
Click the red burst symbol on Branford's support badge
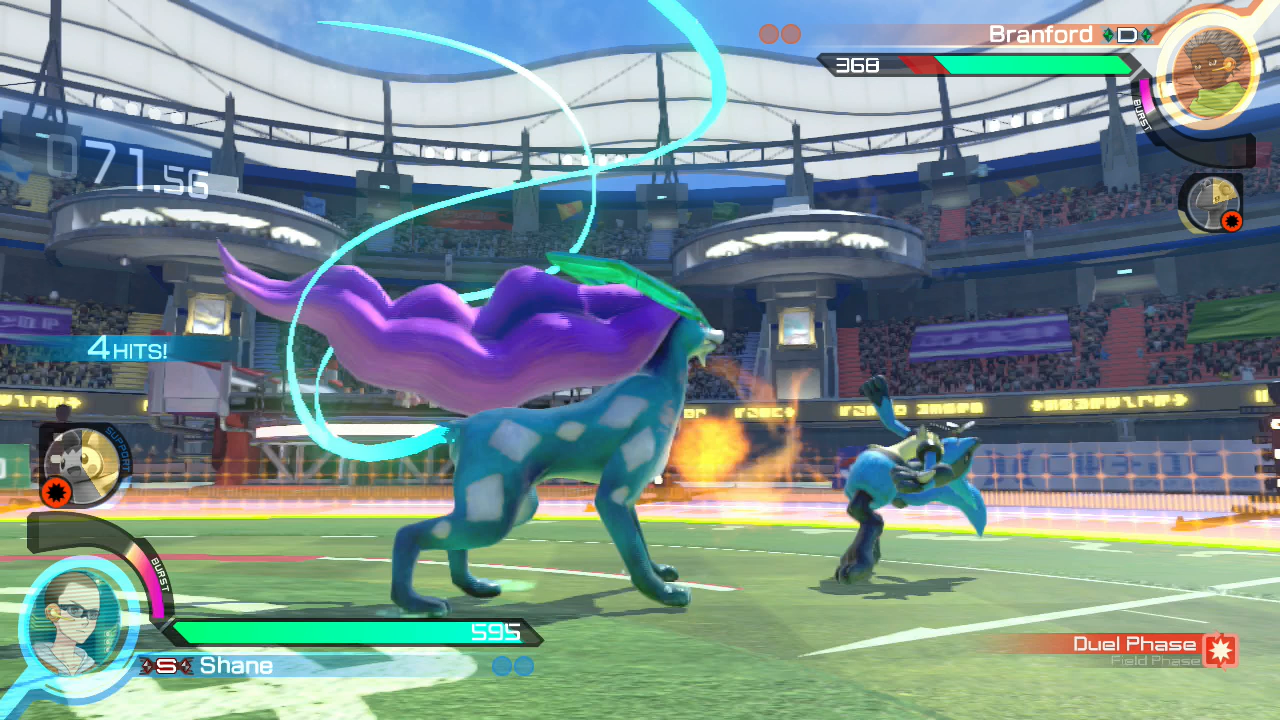[1232, 221]
